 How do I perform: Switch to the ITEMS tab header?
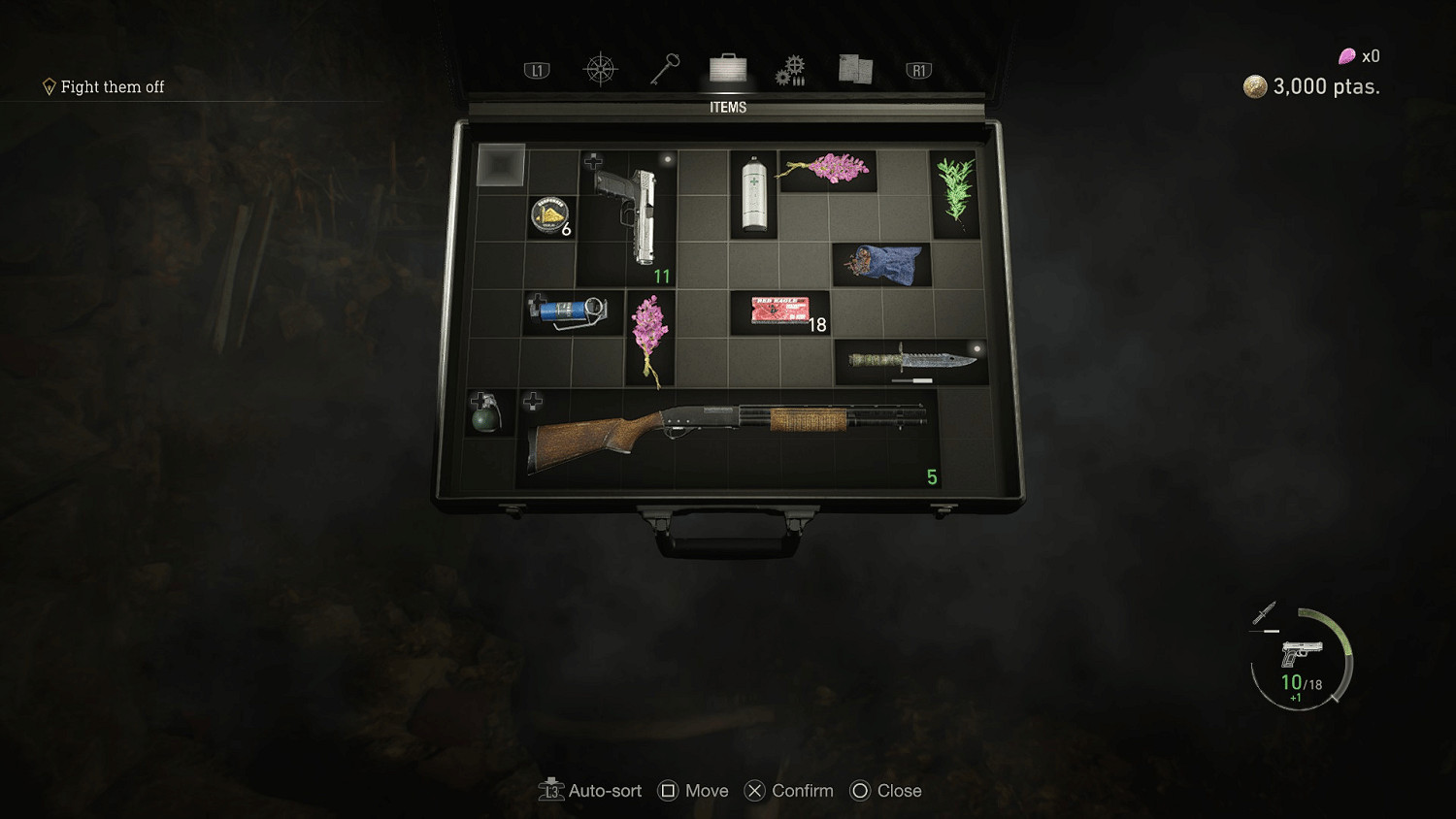pos(727,107)
